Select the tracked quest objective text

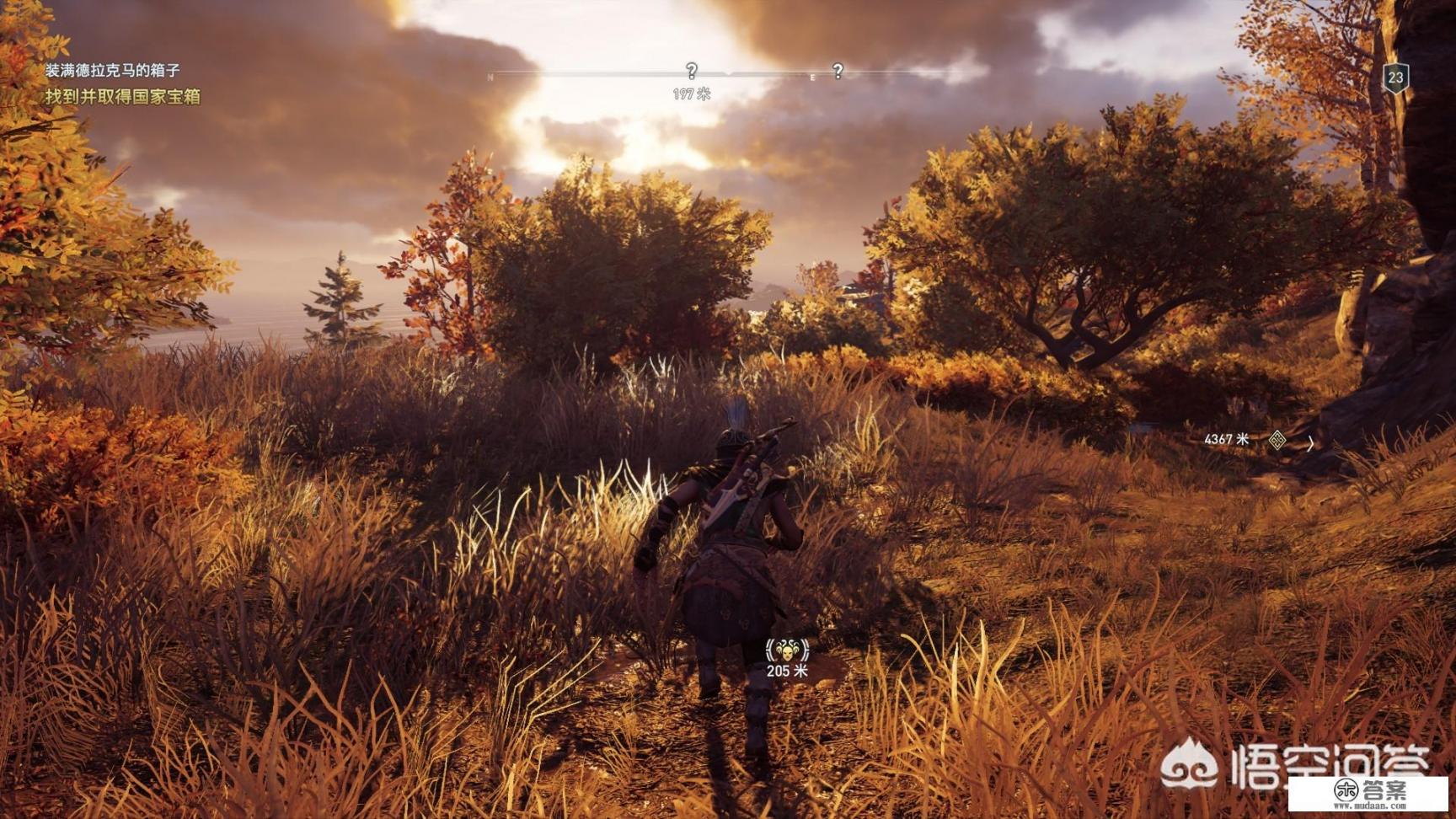click(123, 97)
